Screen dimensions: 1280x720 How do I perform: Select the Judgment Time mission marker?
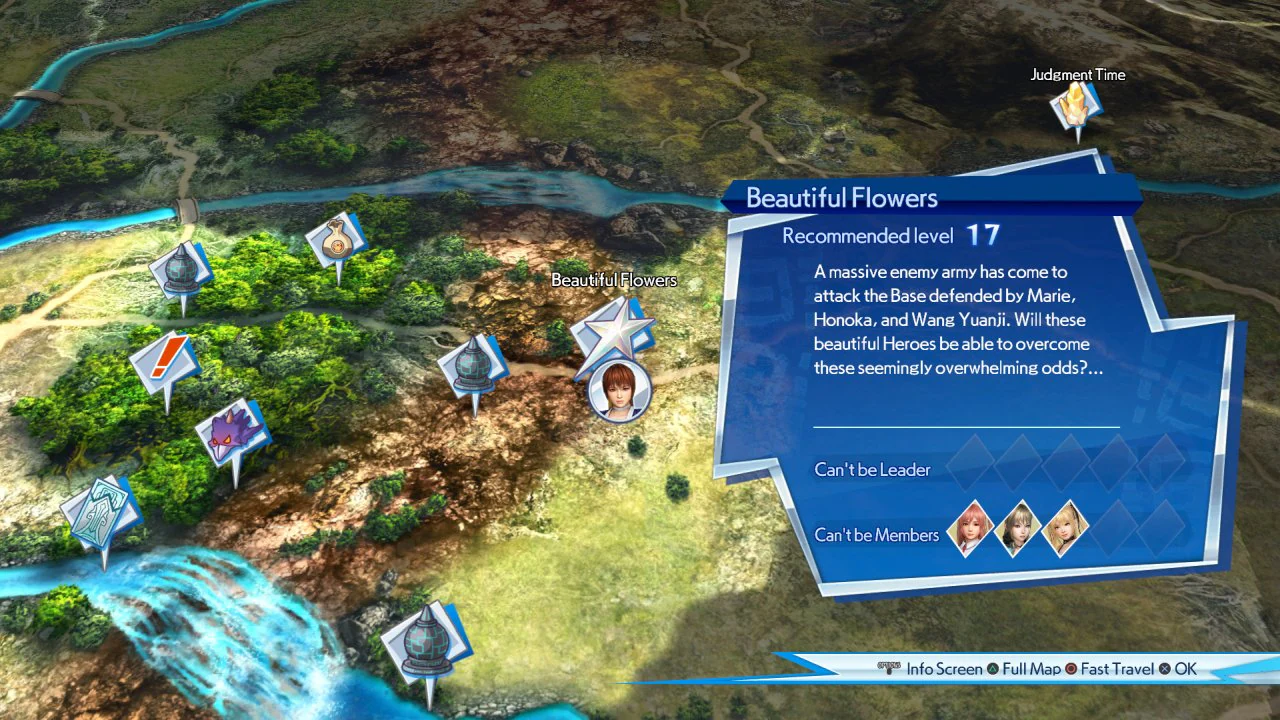point(1077,105)
